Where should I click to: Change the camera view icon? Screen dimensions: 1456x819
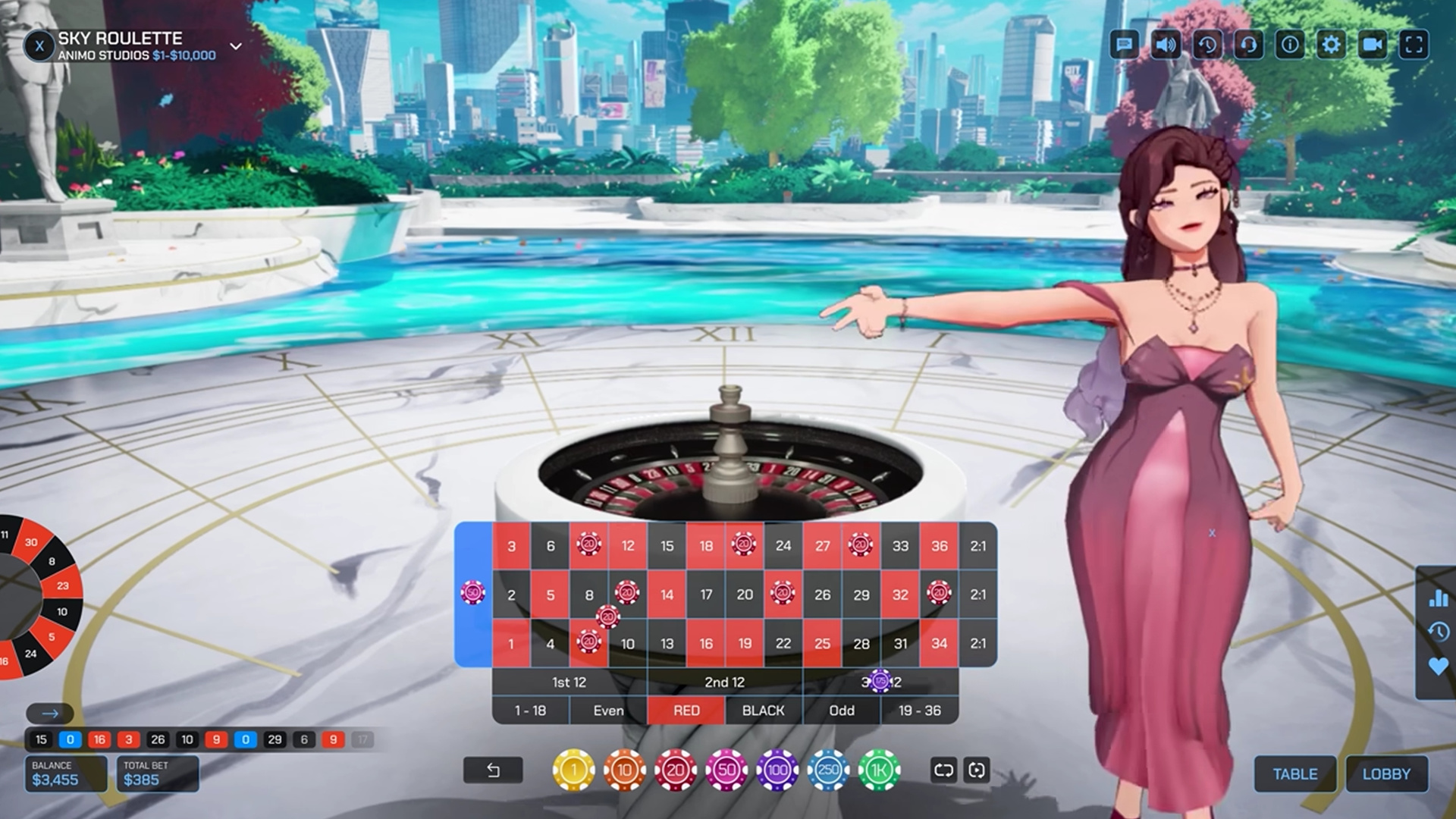1372,45
